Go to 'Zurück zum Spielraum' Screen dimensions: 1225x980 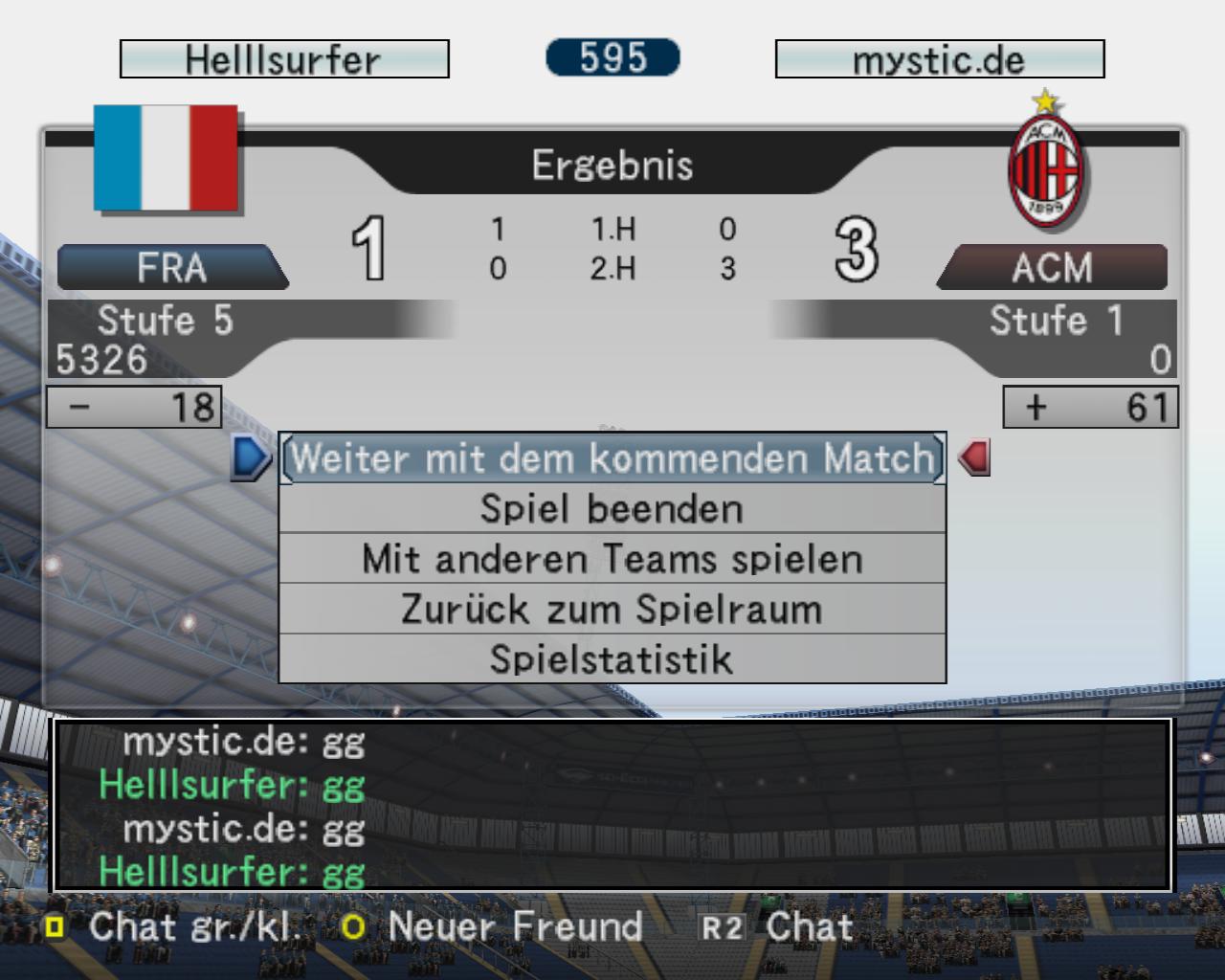tap(612, 610)
